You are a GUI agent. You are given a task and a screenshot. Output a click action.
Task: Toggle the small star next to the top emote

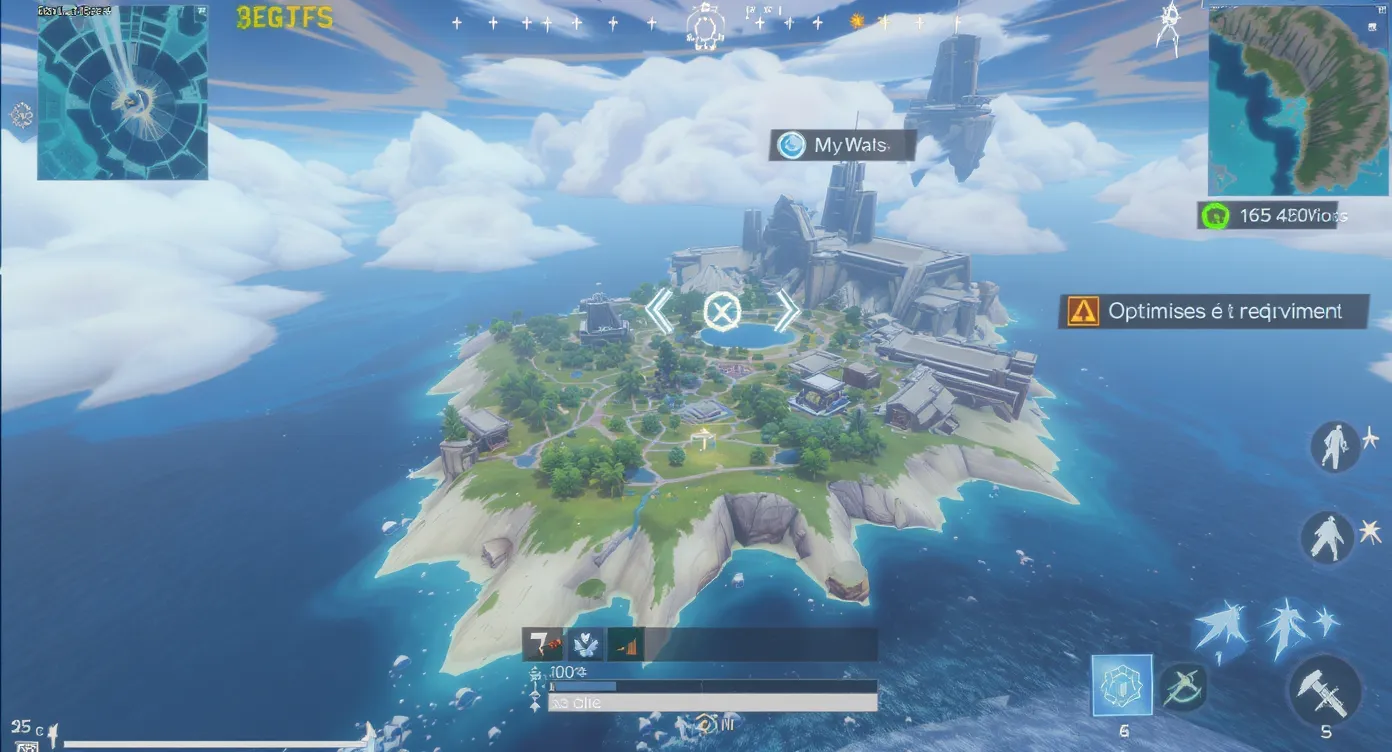1372,435
